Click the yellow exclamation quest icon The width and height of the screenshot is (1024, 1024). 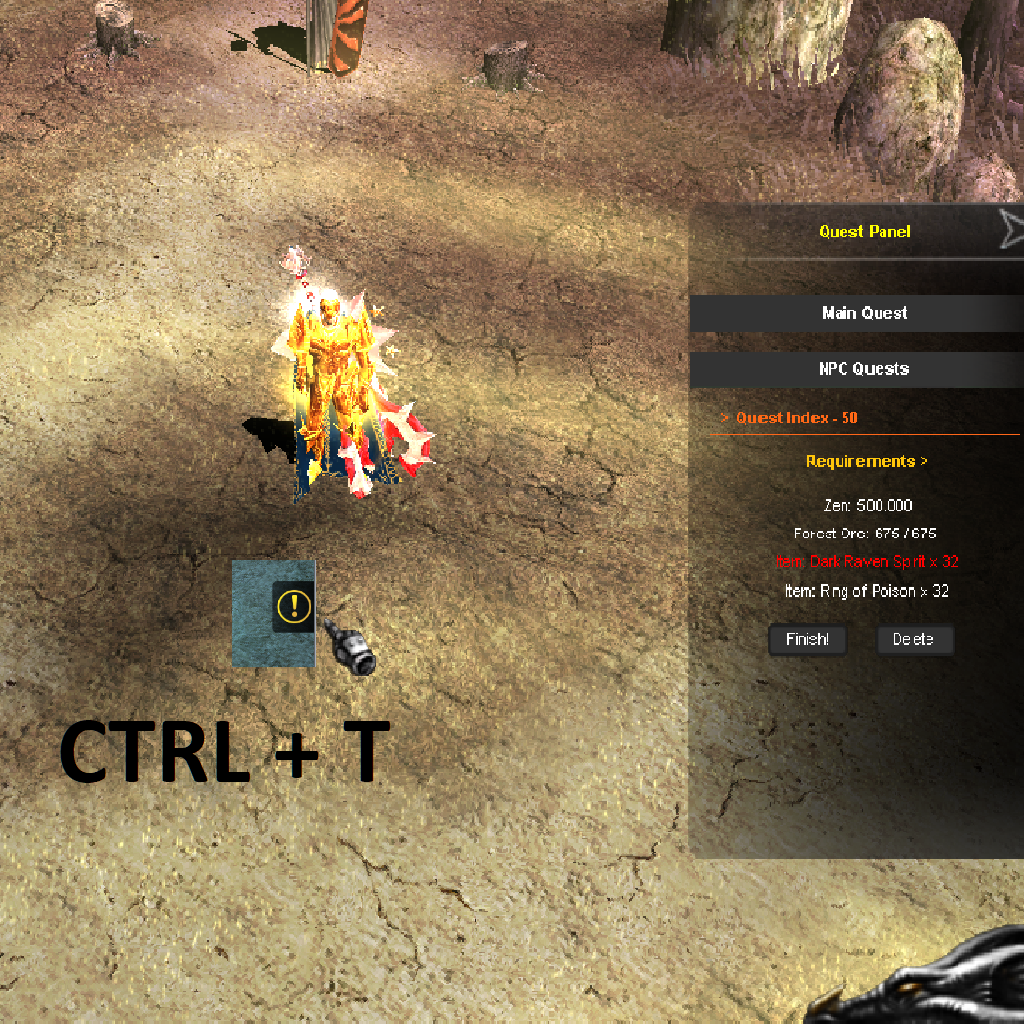point(294,605)
